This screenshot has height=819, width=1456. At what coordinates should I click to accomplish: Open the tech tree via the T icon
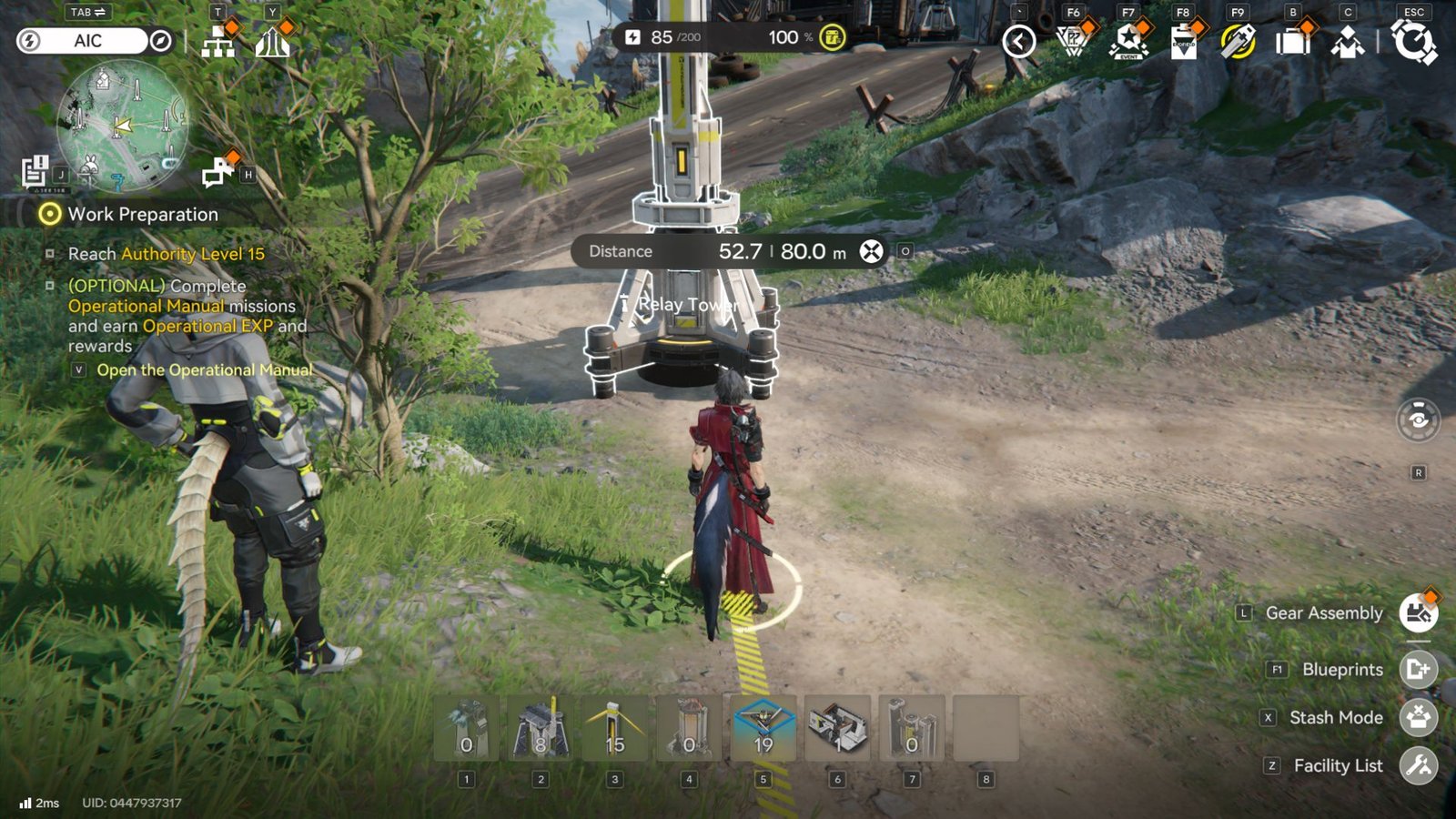coord(217,39)
